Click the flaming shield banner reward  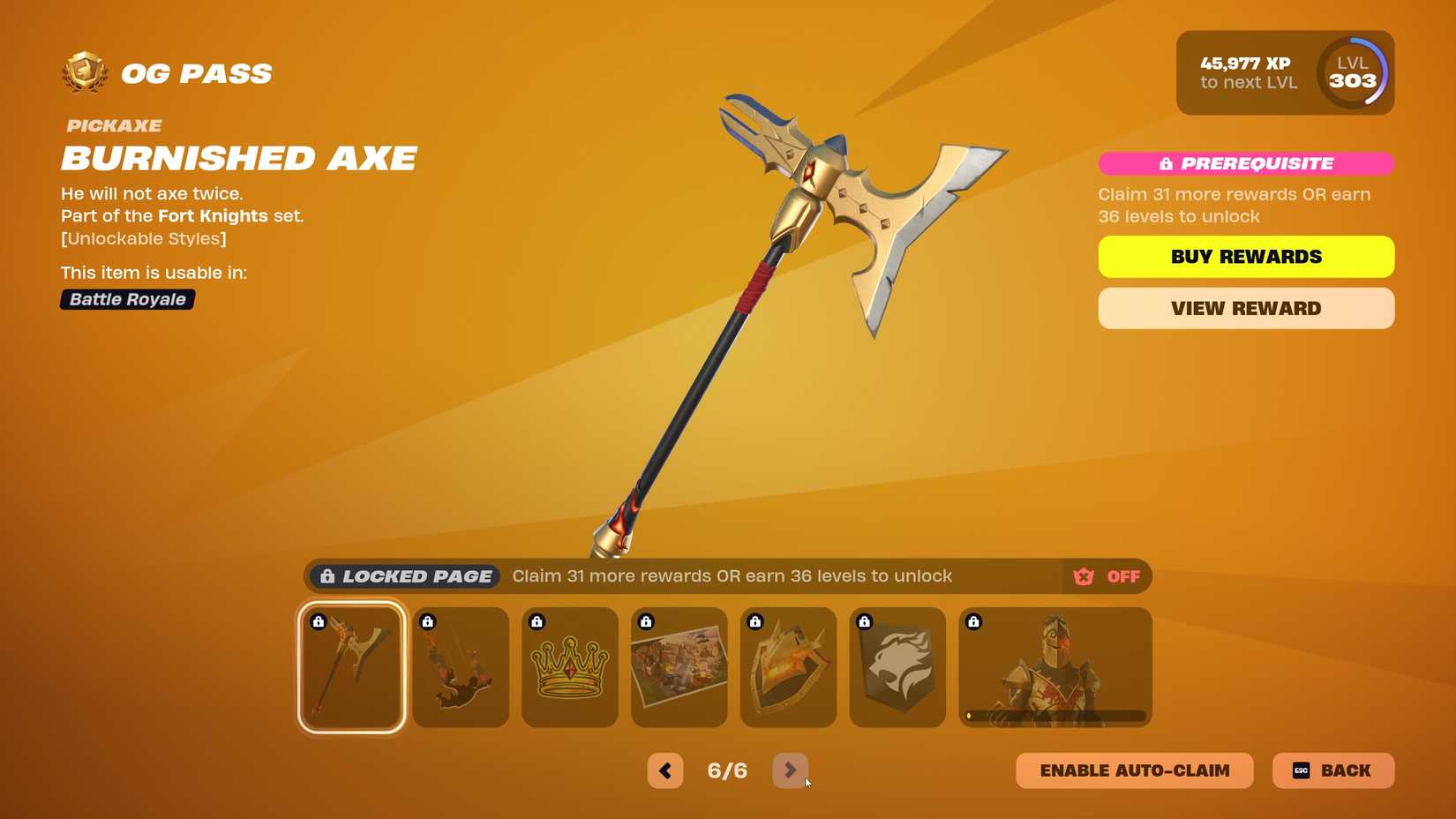pos(788,667)
